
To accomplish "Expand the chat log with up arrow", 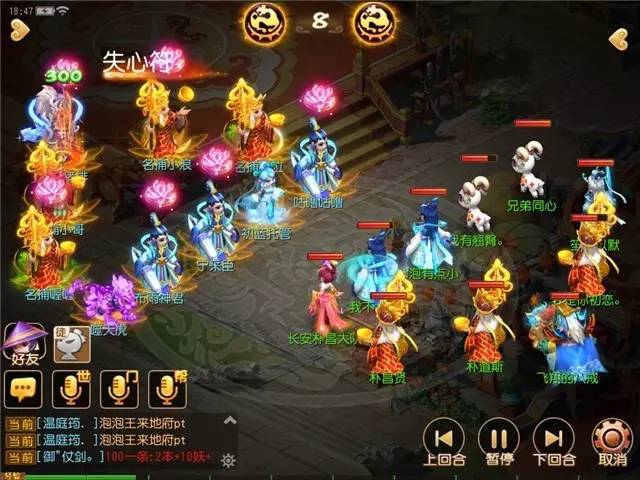I will (228, 423).
